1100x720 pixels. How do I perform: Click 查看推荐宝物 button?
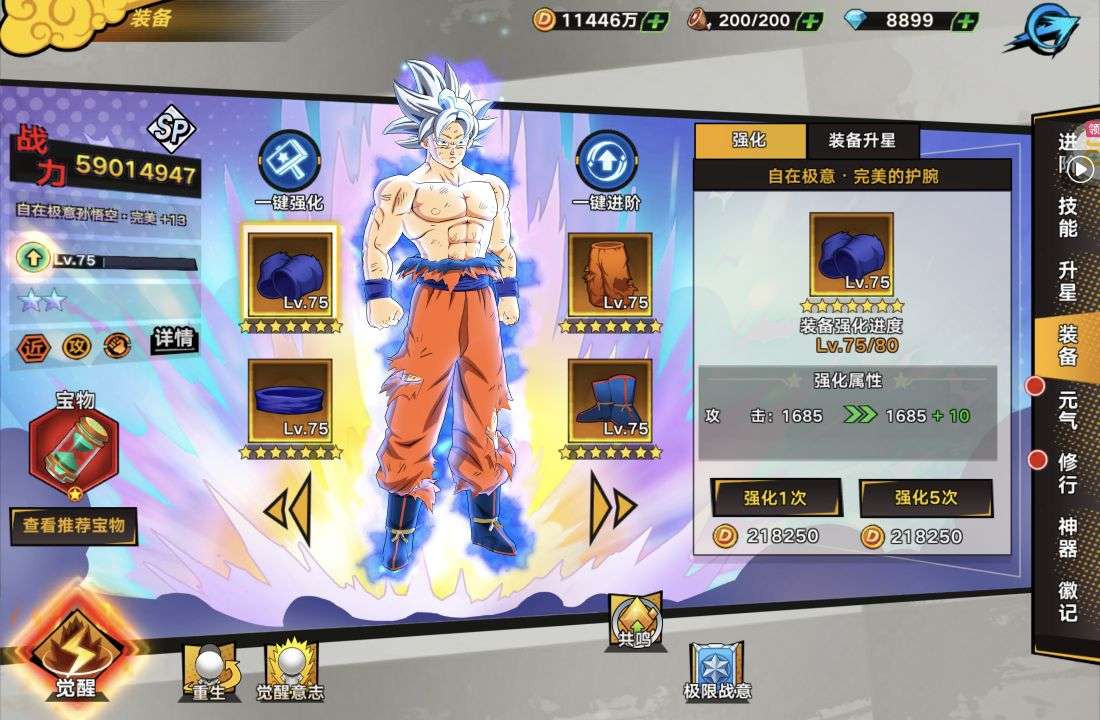click(74, 526)
